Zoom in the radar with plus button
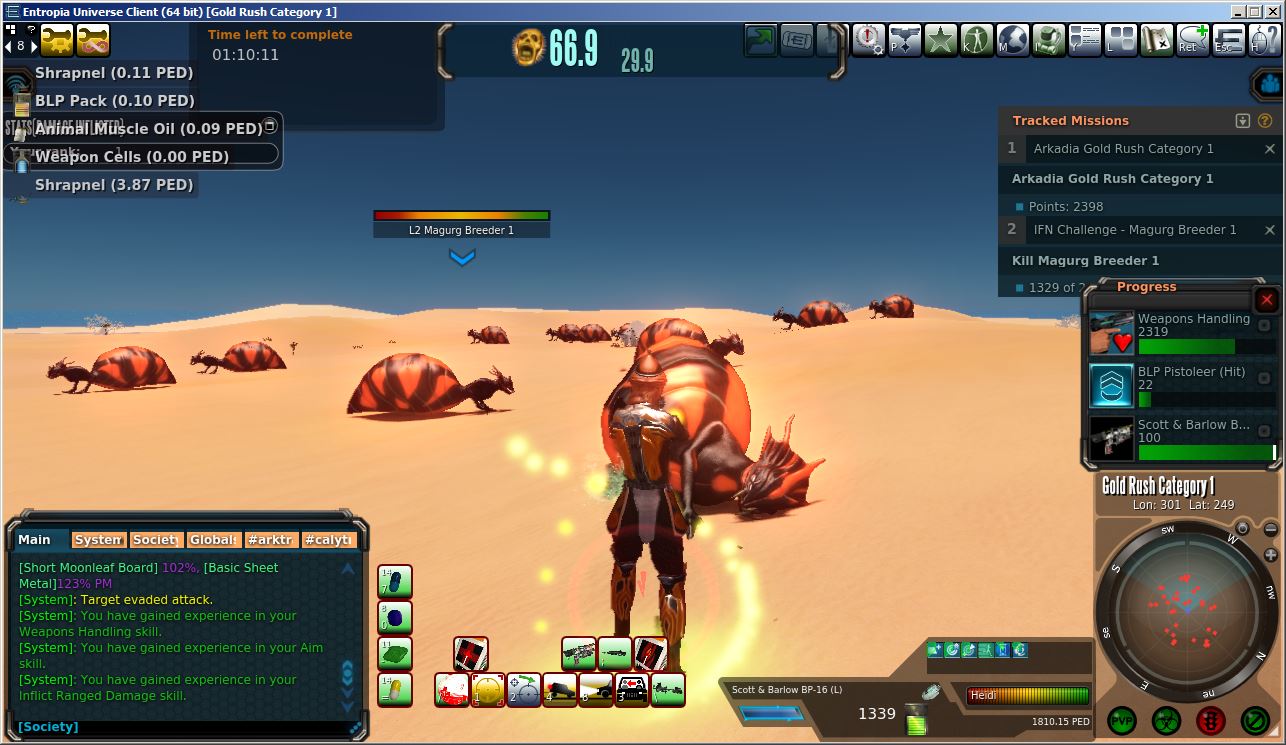The image size is (1286, 745). (1271, 555)
